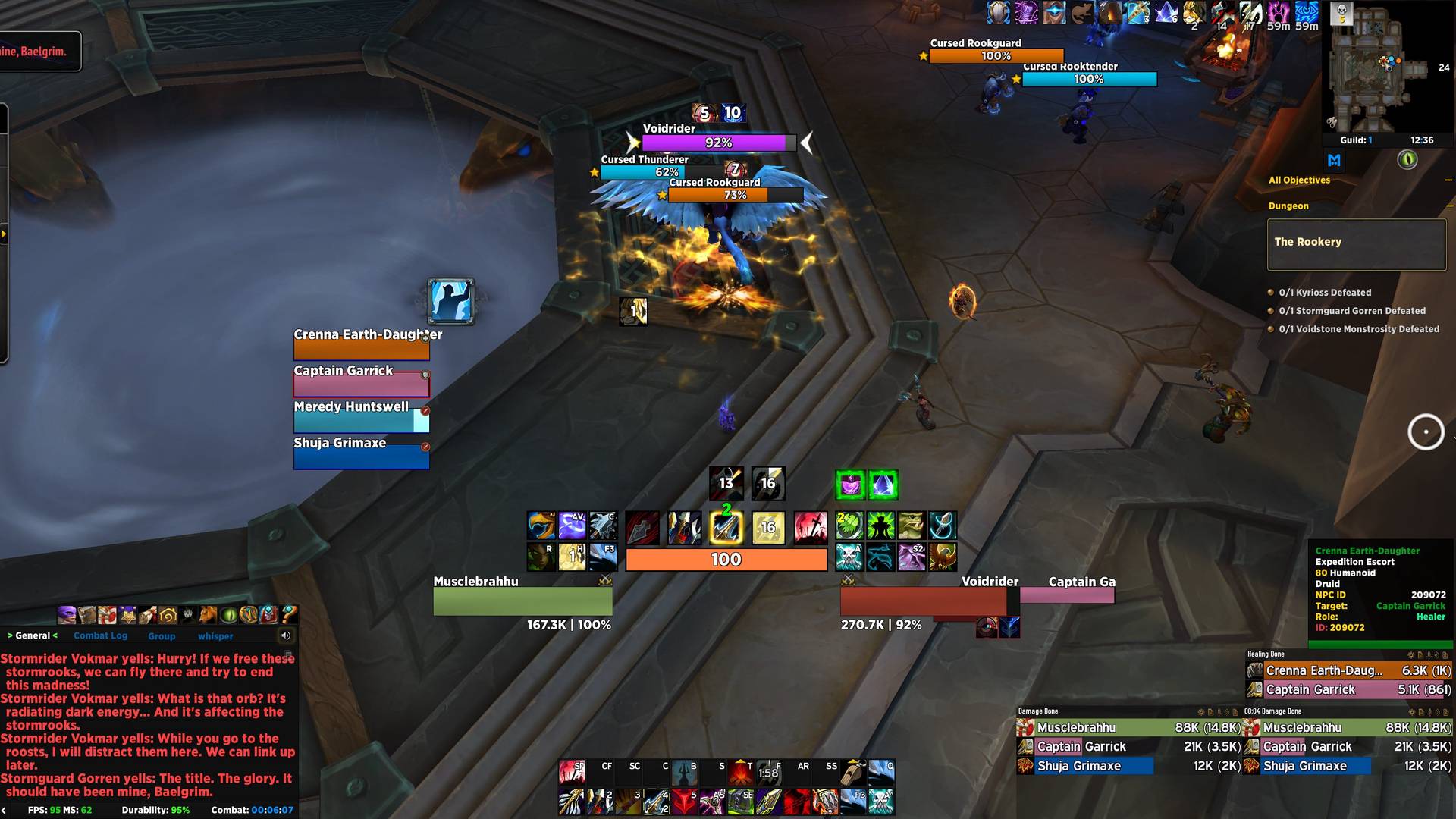Select the whisper chat tab
The height and width of the screenshot is (819, 1456).
(215, 636)
